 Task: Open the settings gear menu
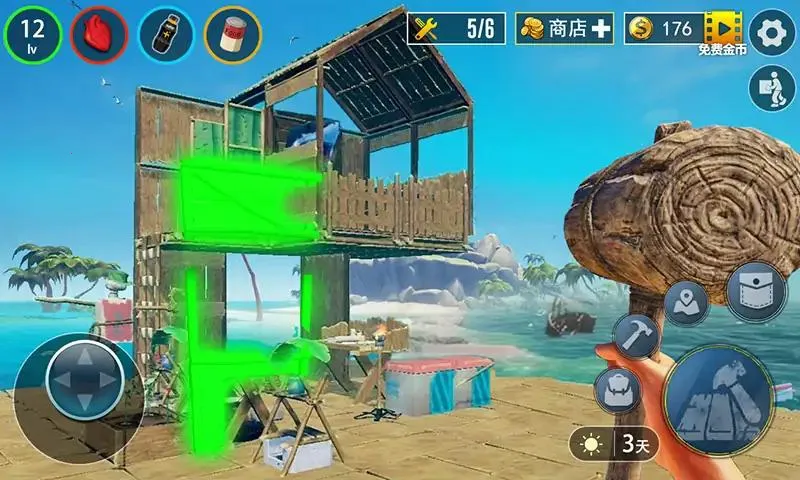coord(771,30)
